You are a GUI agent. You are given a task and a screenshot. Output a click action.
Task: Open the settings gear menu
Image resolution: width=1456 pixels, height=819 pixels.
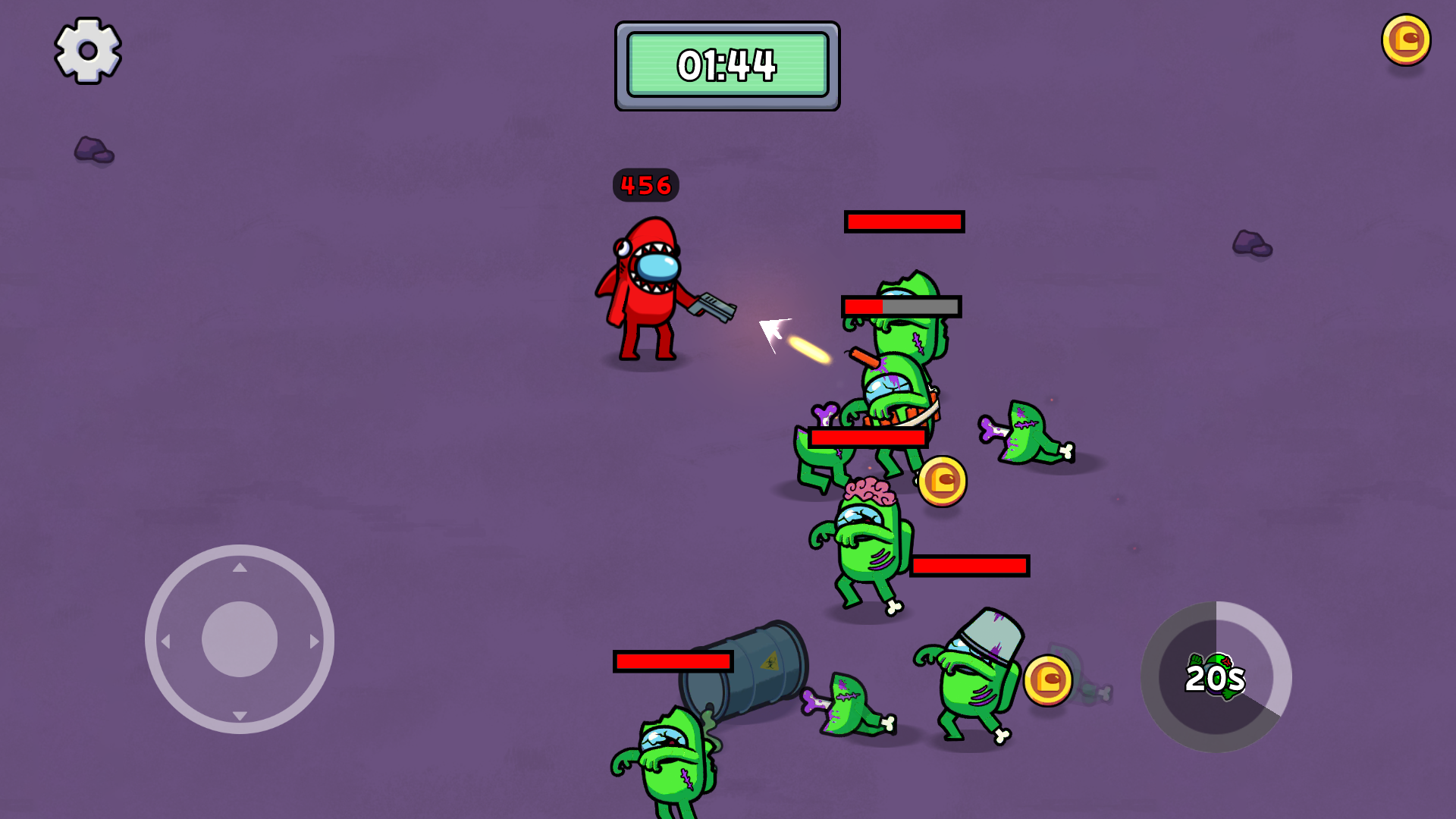tap(86, 51)
